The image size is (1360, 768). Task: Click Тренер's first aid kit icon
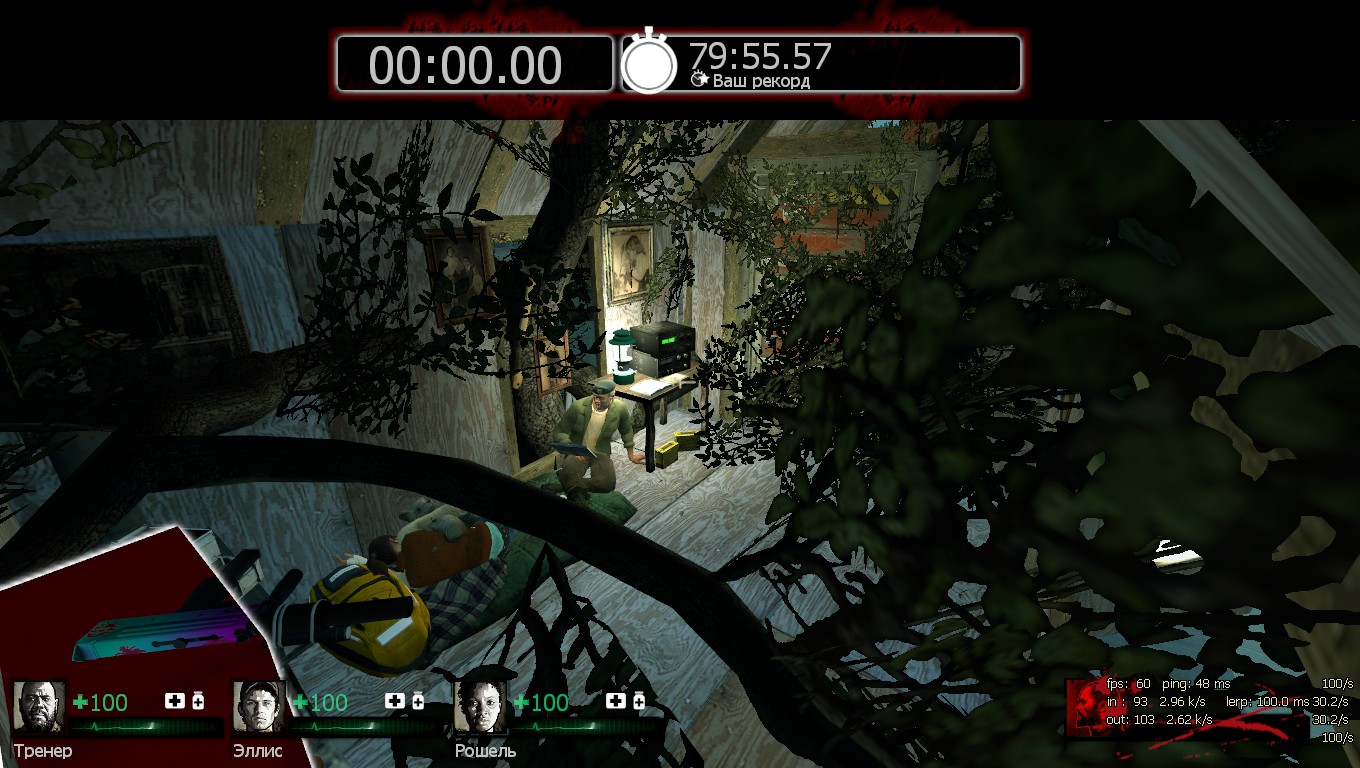click(174, 701)
